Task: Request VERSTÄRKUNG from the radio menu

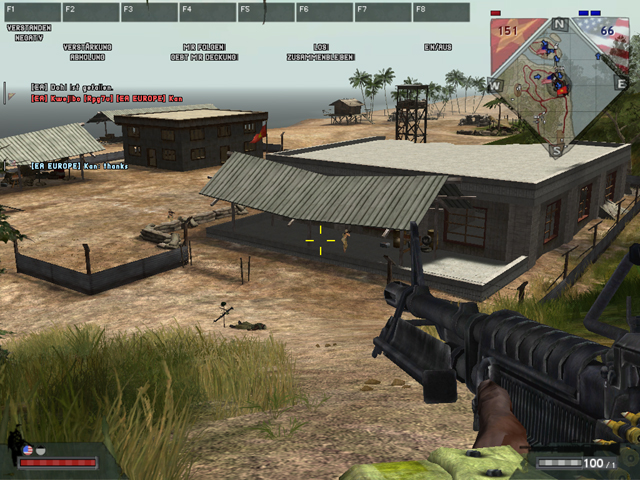Action: click(87, 47)
